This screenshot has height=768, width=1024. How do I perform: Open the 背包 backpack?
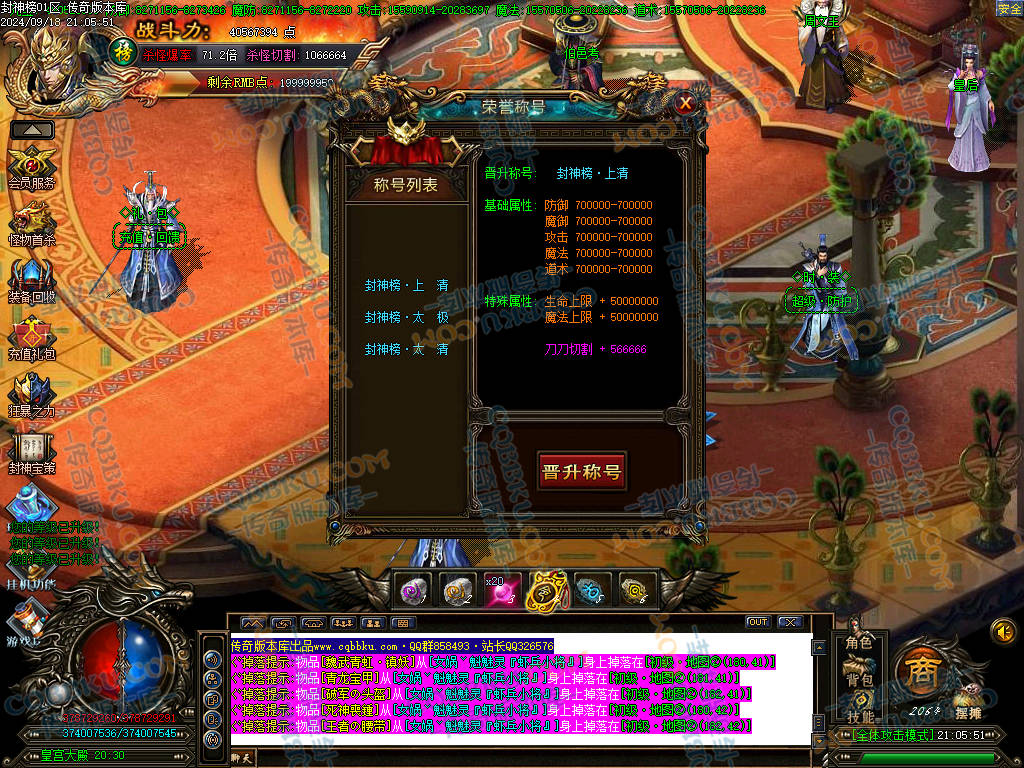tap(859, 680)
